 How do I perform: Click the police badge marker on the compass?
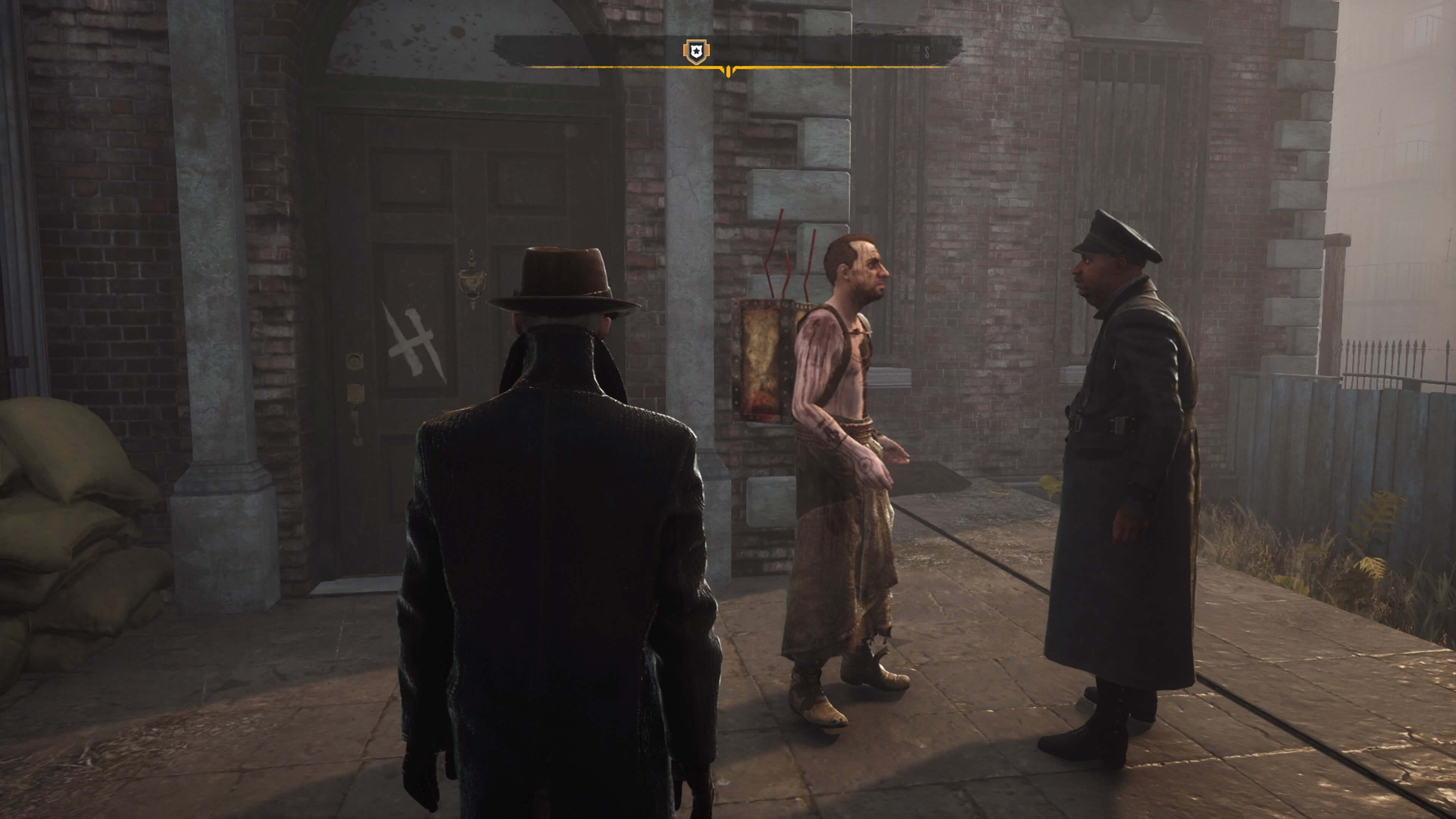click(696, 52)
